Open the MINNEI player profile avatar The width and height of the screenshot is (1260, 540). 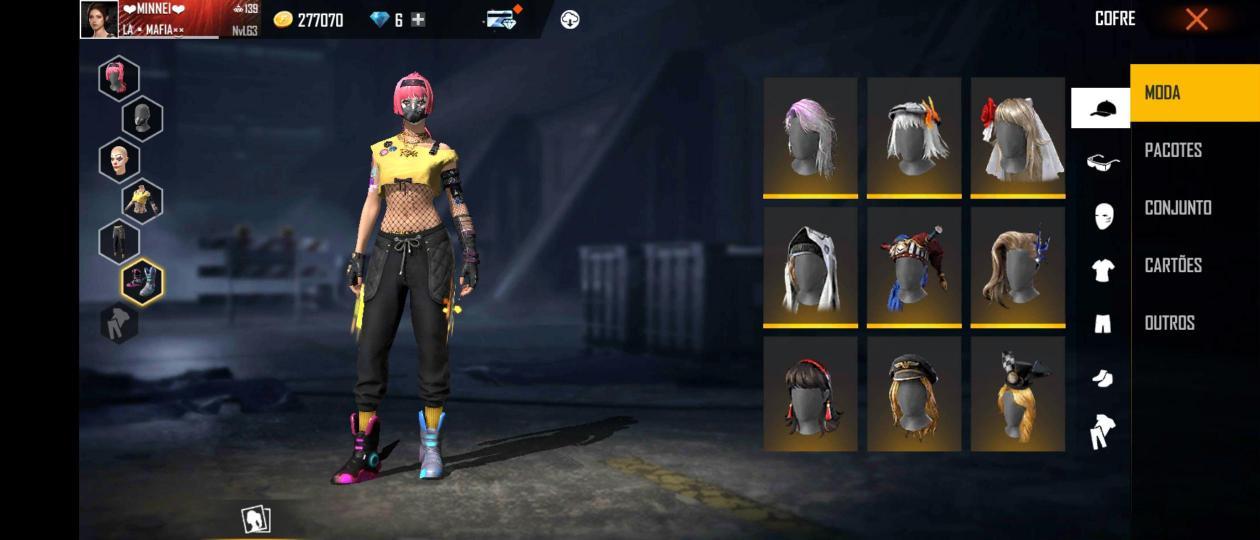tap(99, 19)
